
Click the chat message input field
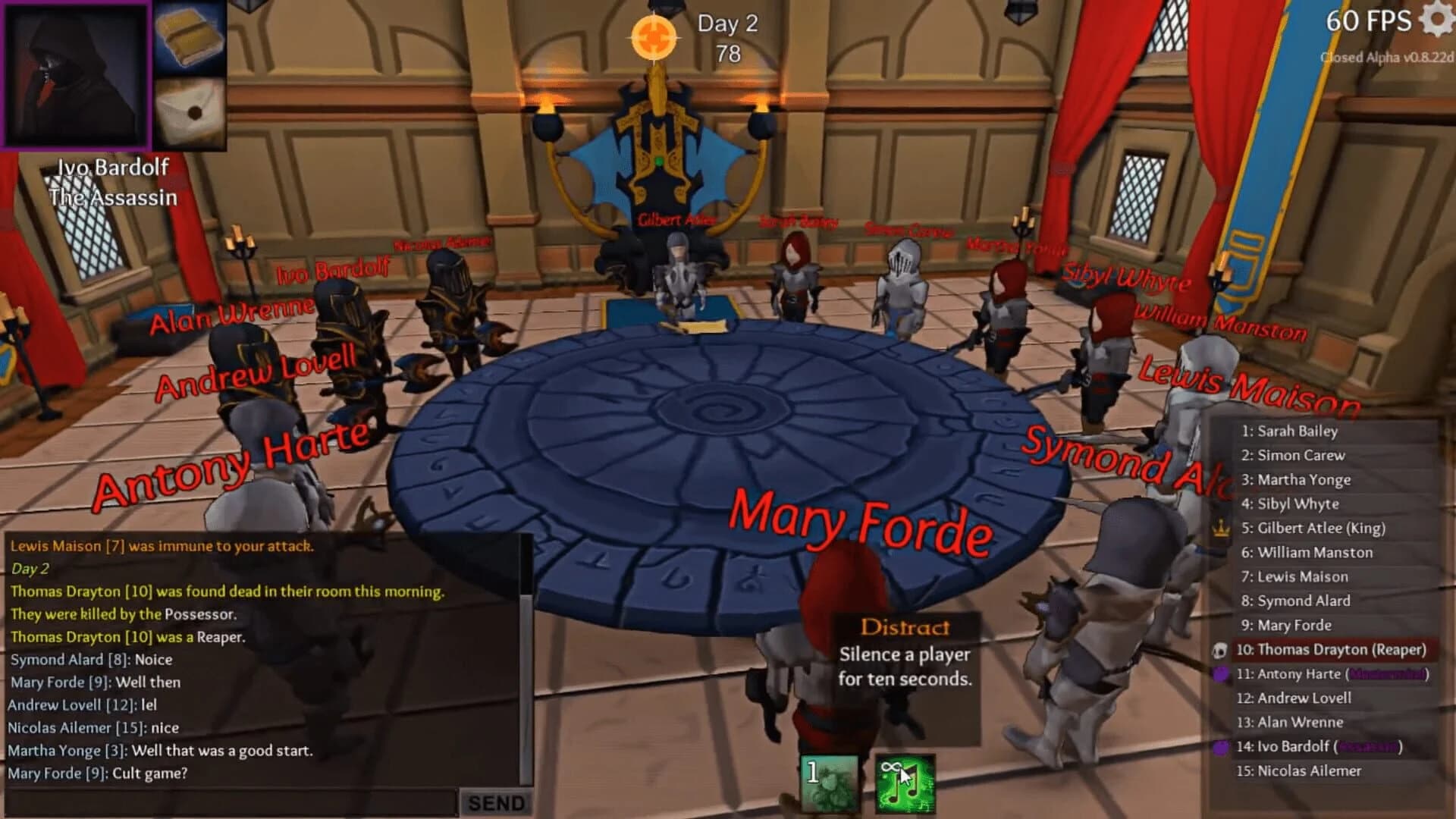point(227,800)
